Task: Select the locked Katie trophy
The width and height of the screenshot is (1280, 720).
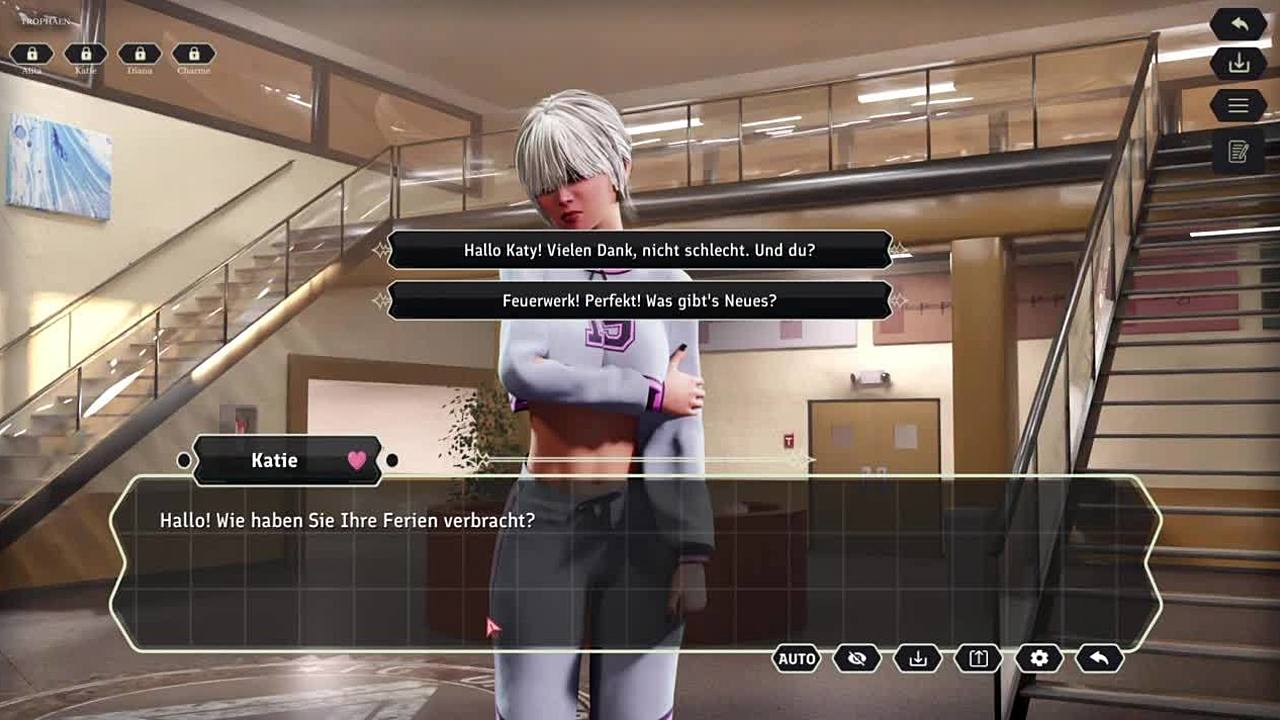Action: point(86,54)
